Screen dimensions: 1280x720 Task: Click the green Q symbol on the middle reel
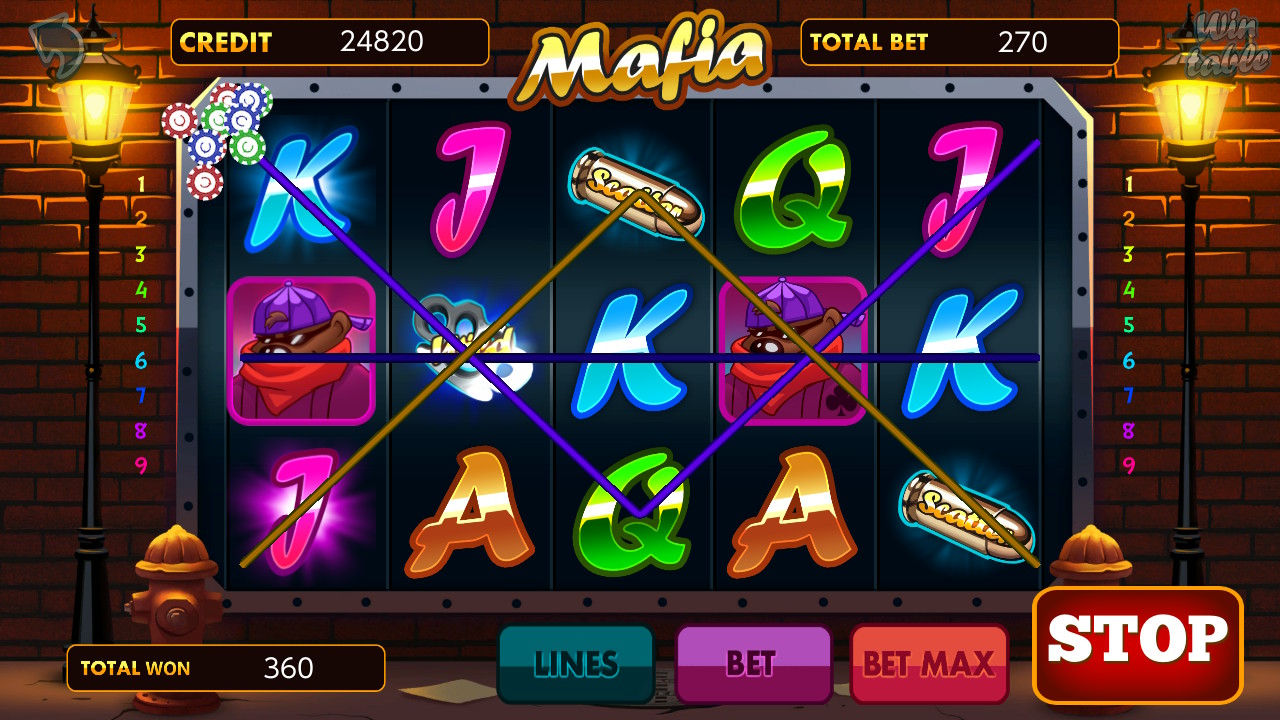click(630, 510)
